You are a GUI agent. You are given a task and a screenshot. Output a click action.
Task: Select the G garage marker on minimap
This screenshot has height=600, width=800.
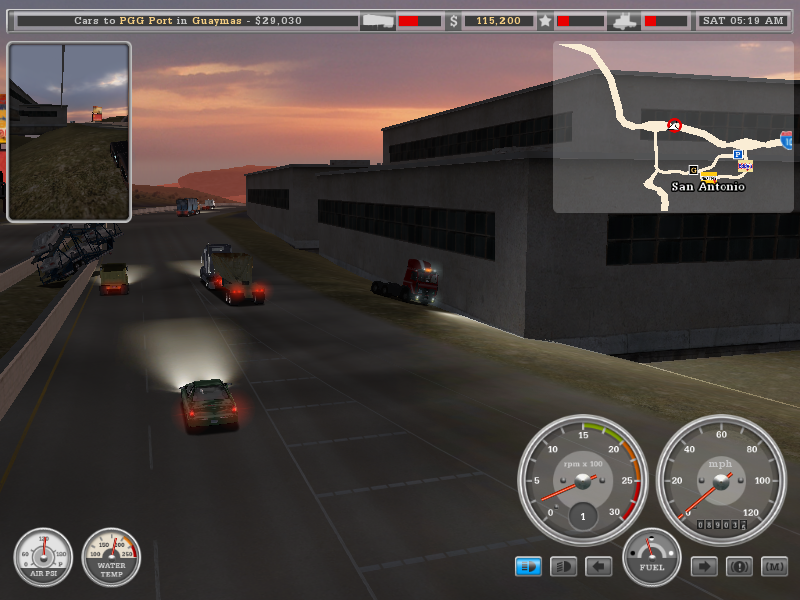(x=693, y=169)
